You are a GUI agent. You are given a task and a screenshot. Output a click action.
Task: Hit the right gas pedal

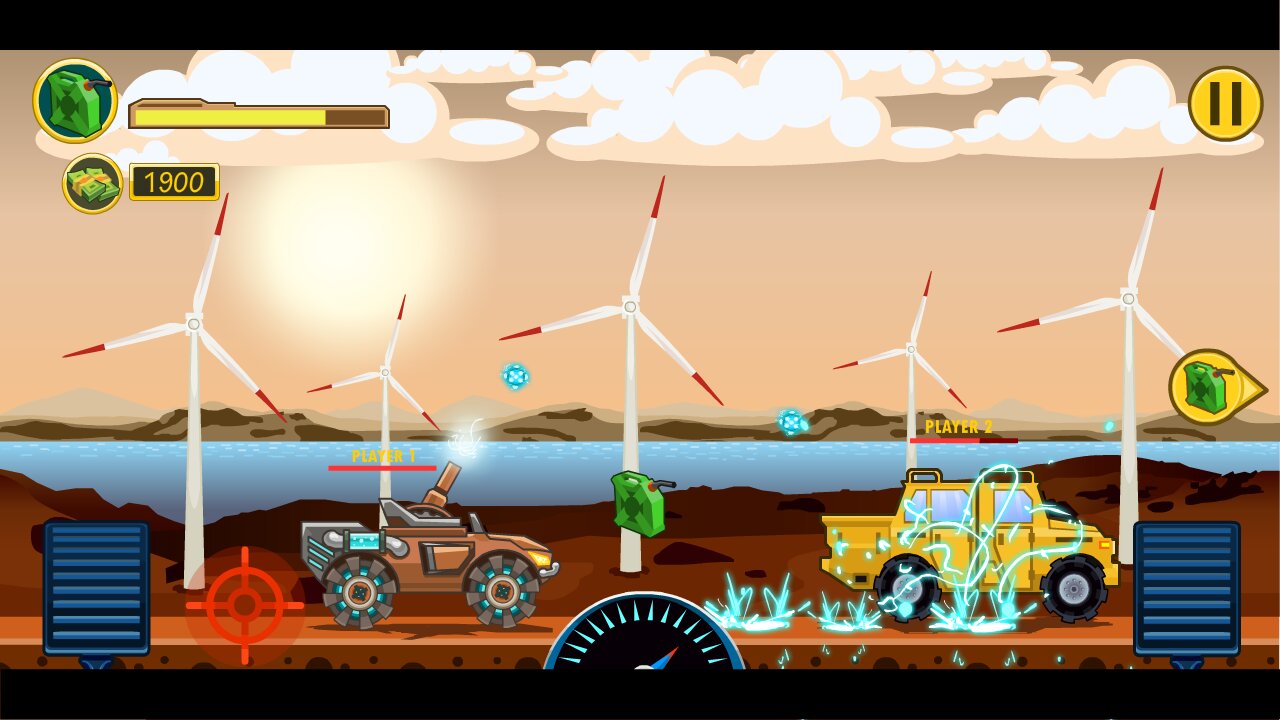[1186, 588]
